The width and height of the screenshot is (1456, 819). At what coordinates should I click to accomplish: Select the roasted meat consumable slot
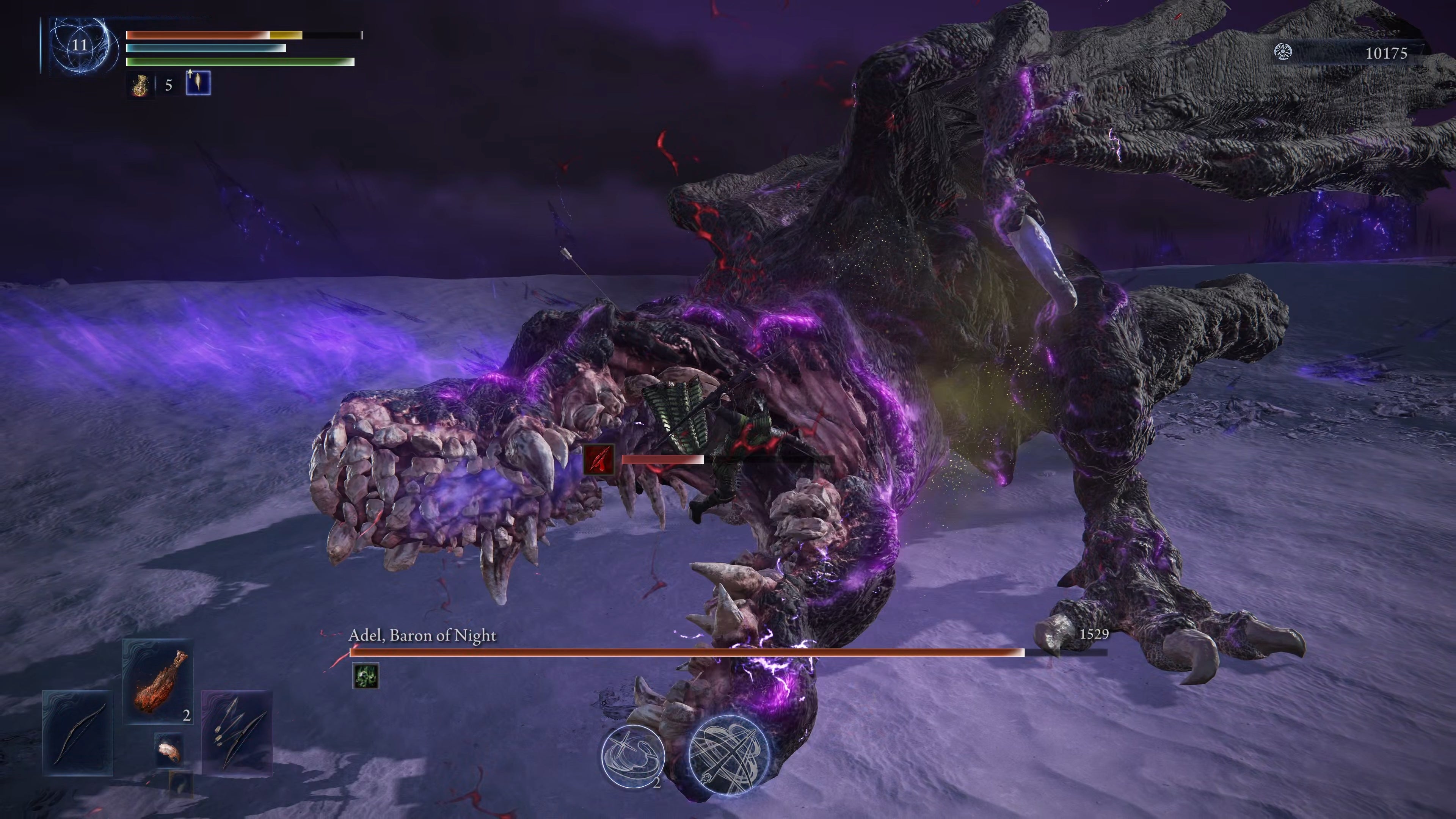click(158, 682)
